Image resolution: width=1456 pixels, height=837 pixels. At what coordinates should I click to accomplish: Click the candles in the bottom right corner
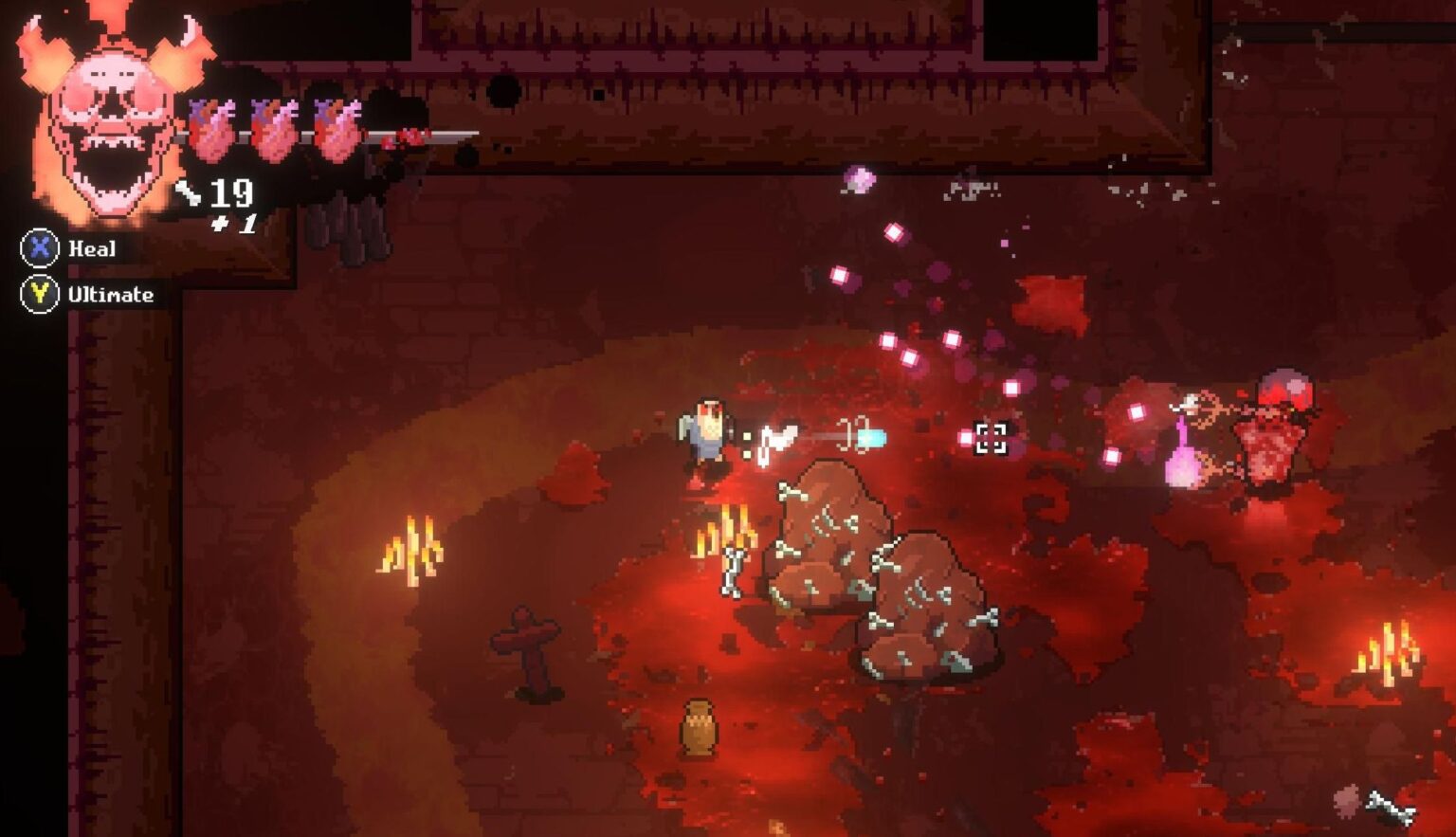point(1389,654)
